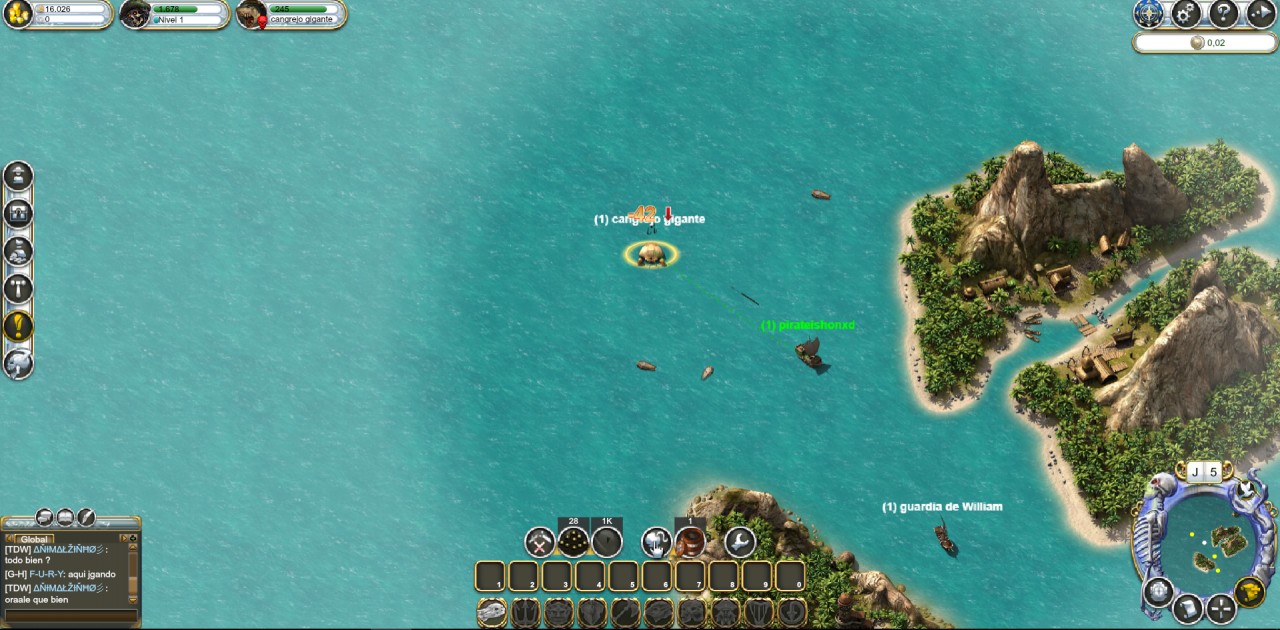This screenshot has width=1280, height=630.
Task: Click the hook and hand action icon
Action: click(x=656, y=542)
